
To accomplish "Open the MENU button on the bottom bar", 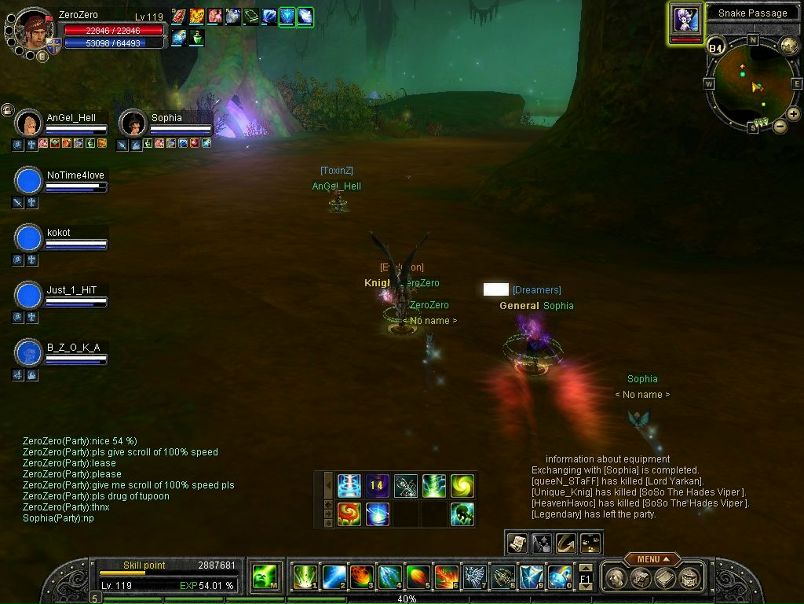I will 651,559.
